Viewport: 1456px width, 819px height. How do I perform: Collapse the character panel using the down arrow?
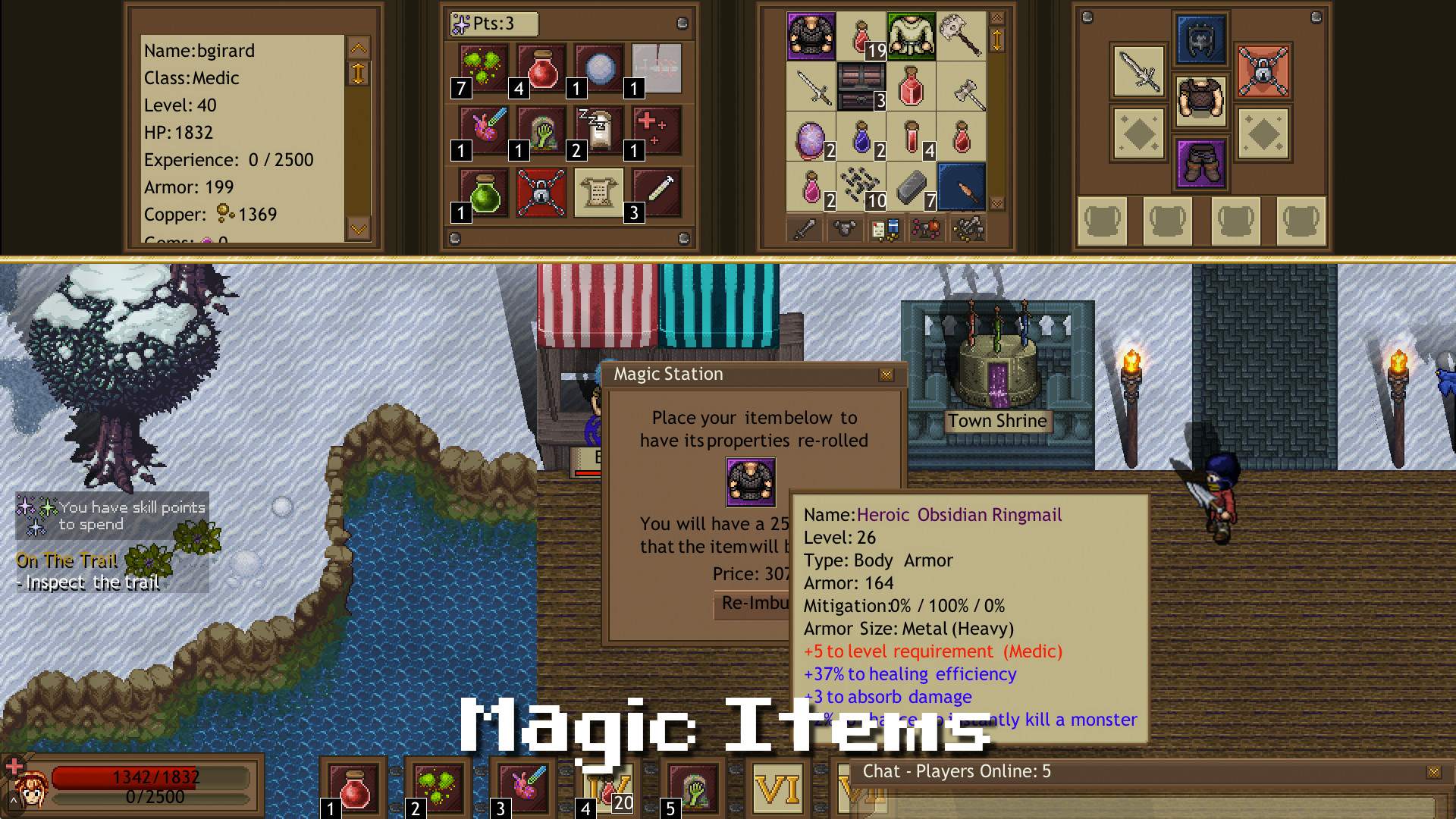point(359,227)
